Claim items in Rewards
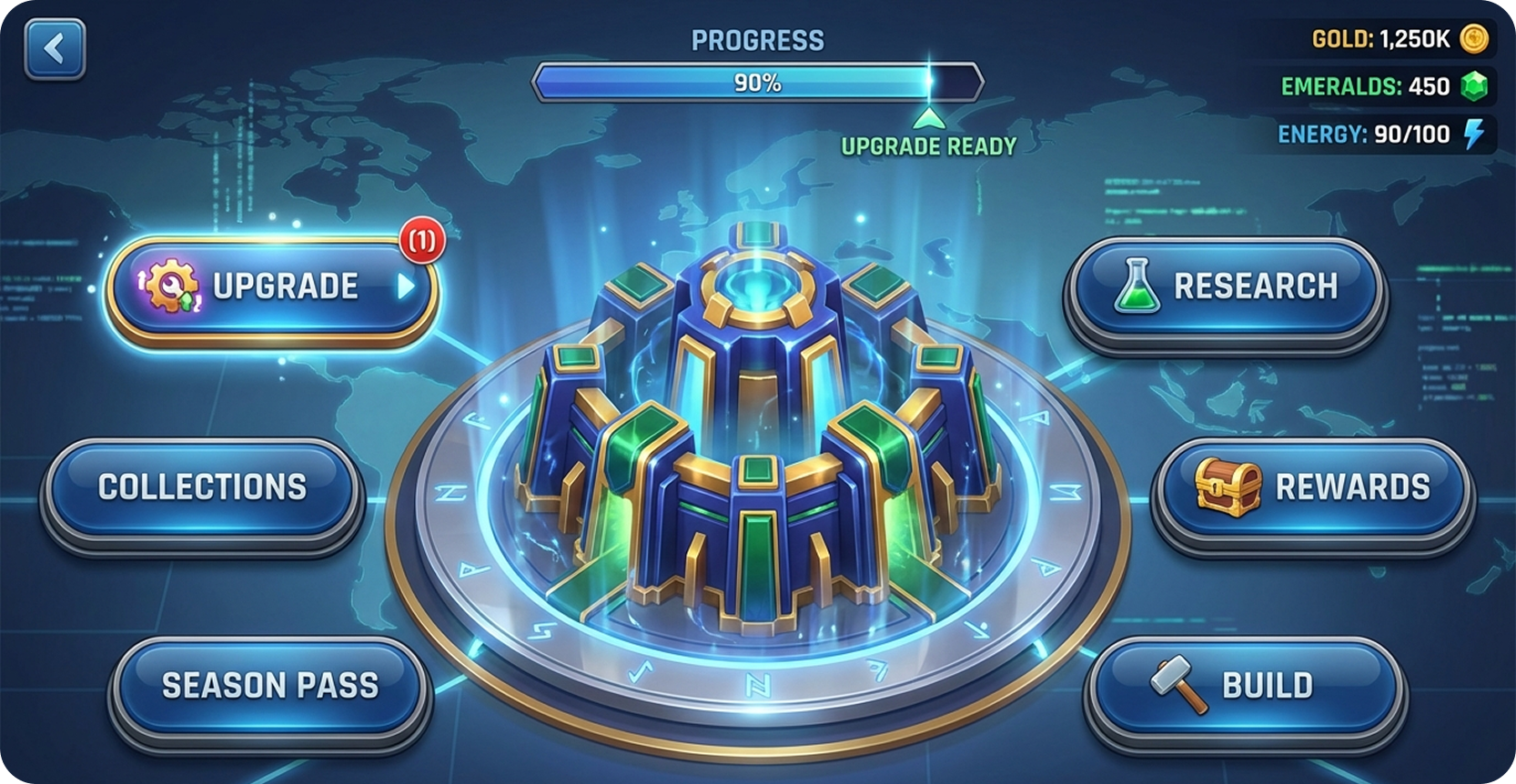The width and height of the screenshot is (1516, 784). pyautogui.click(x=1312, y=487)
